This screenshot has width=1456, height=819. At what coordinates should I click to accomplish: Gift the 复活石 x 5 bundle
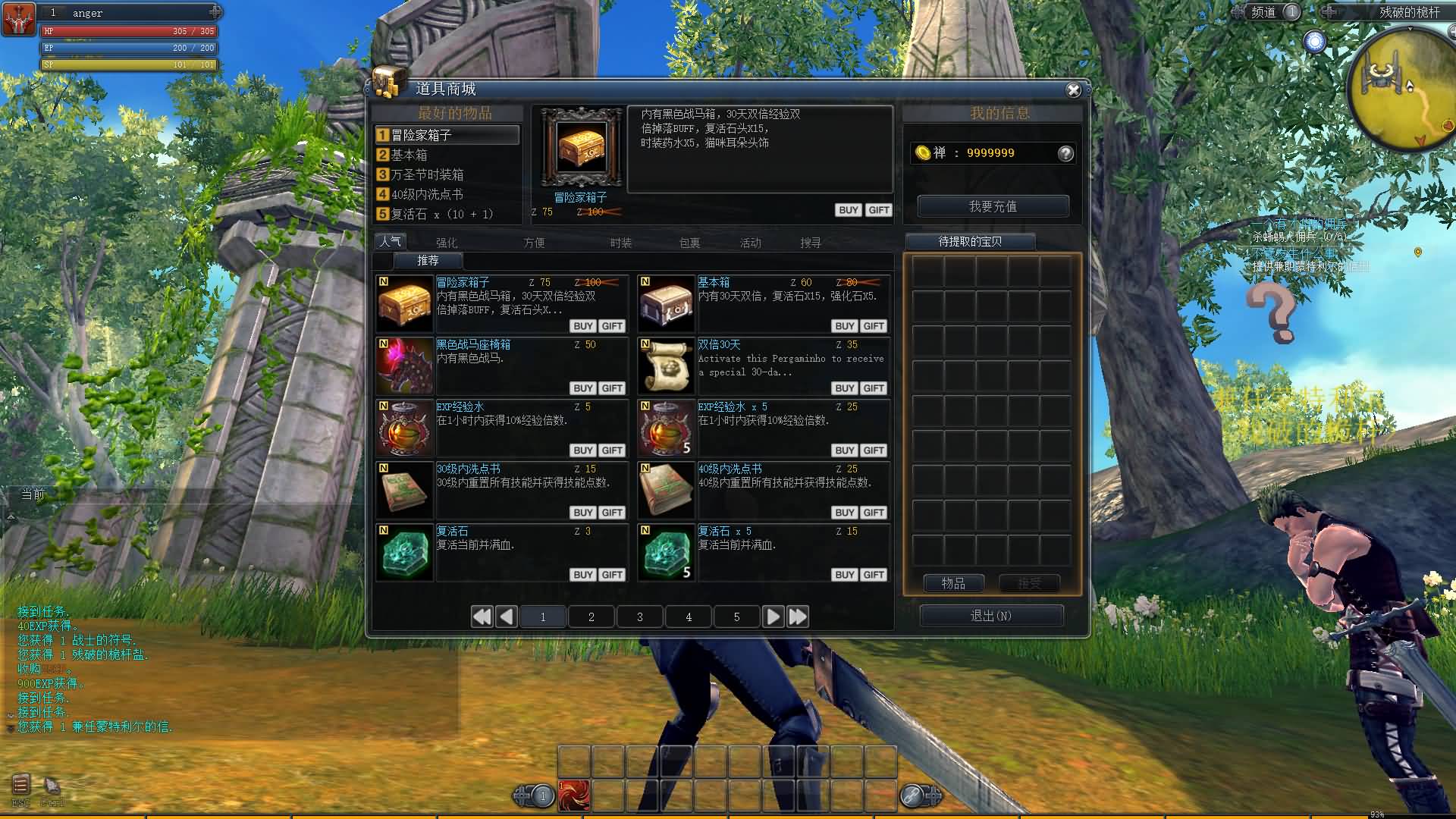874,575
